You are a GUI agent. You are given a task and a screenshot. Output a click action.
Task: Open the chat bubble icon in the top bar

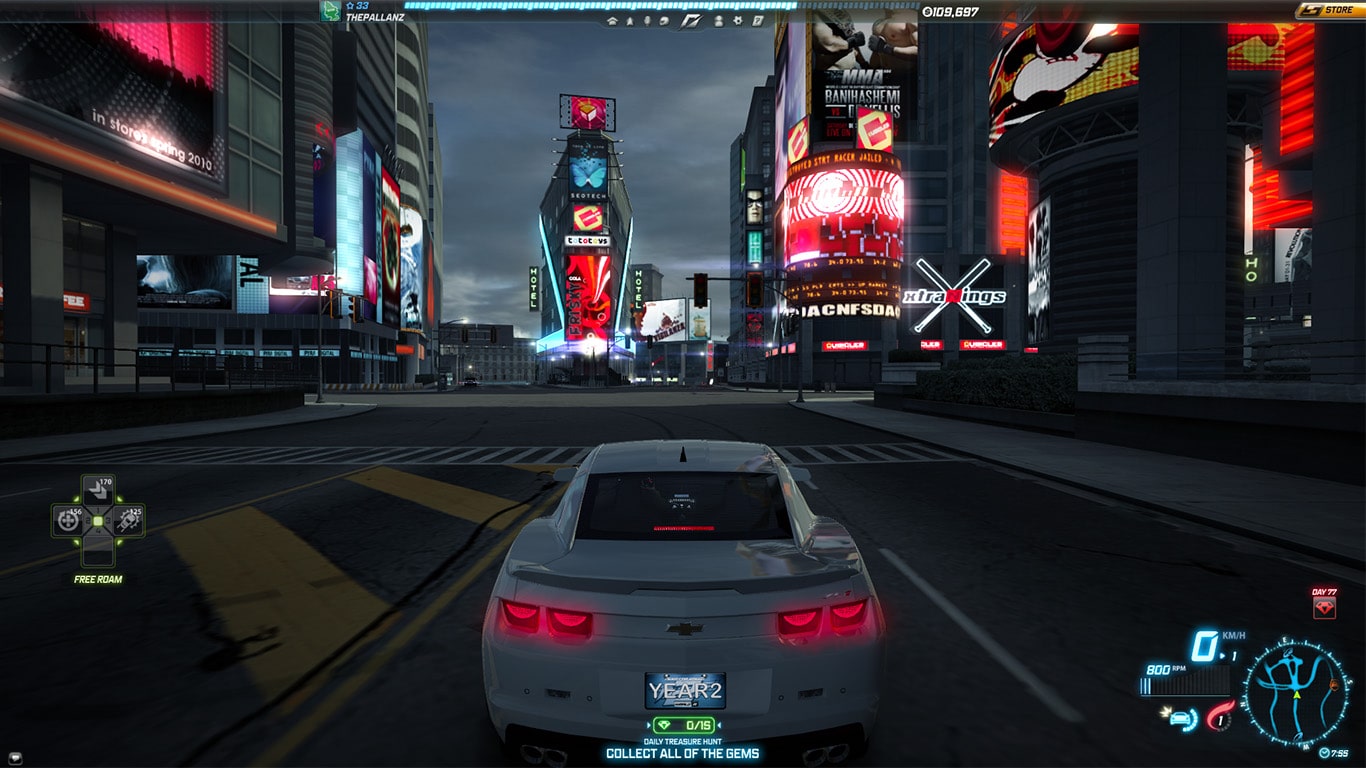(x=663, y=20)
